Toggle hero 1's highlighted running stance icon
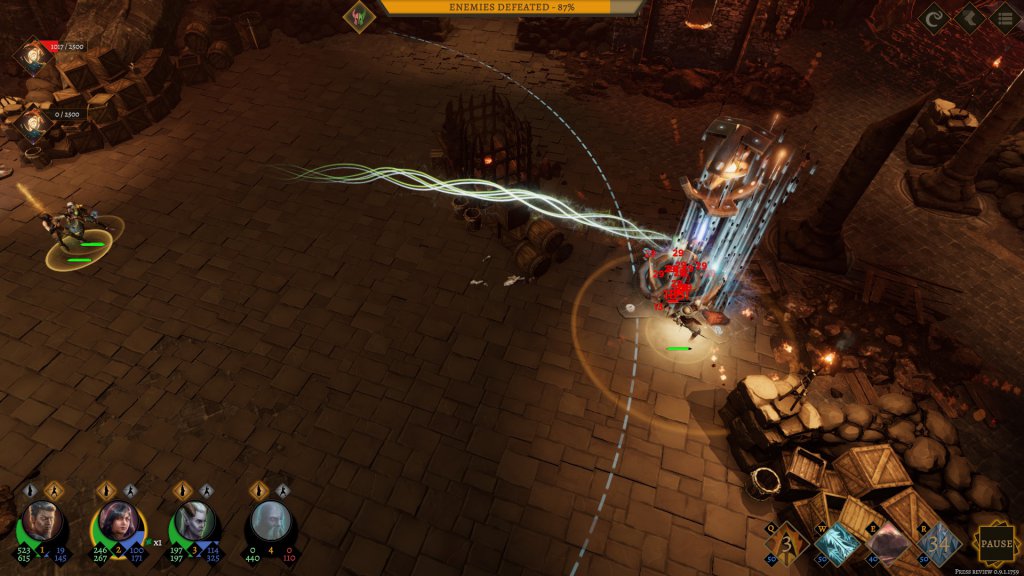1024x576 pixels. coord(55,490)
